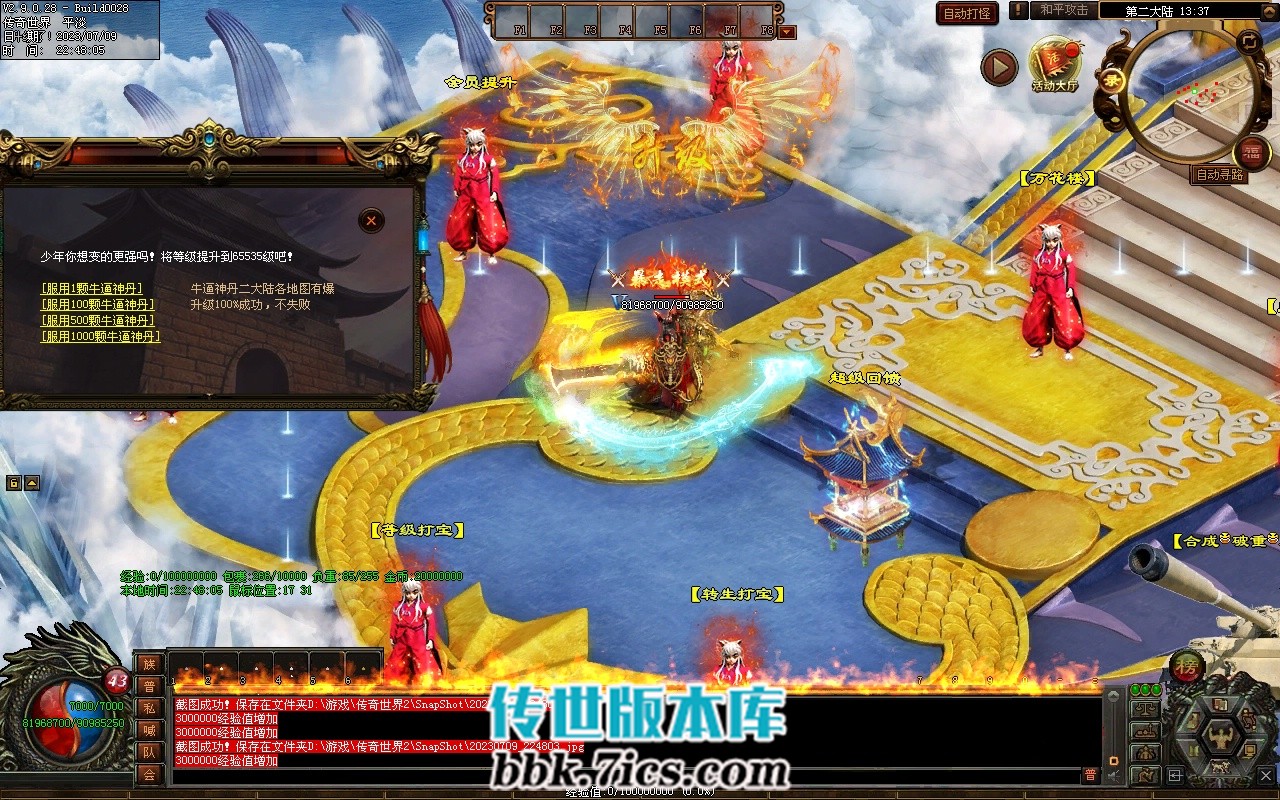The width and height of the screenshot is (1280, 800).
Task: Switch to the 私 private chat channel
Action: coord(149,708)
